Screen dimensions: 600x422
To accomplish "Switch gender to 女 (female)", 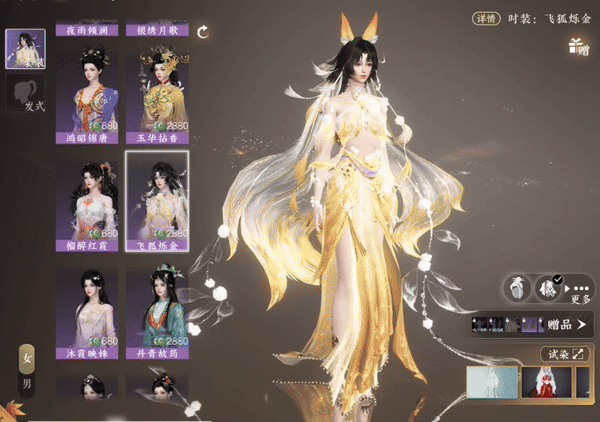I will tap(27, 358).
